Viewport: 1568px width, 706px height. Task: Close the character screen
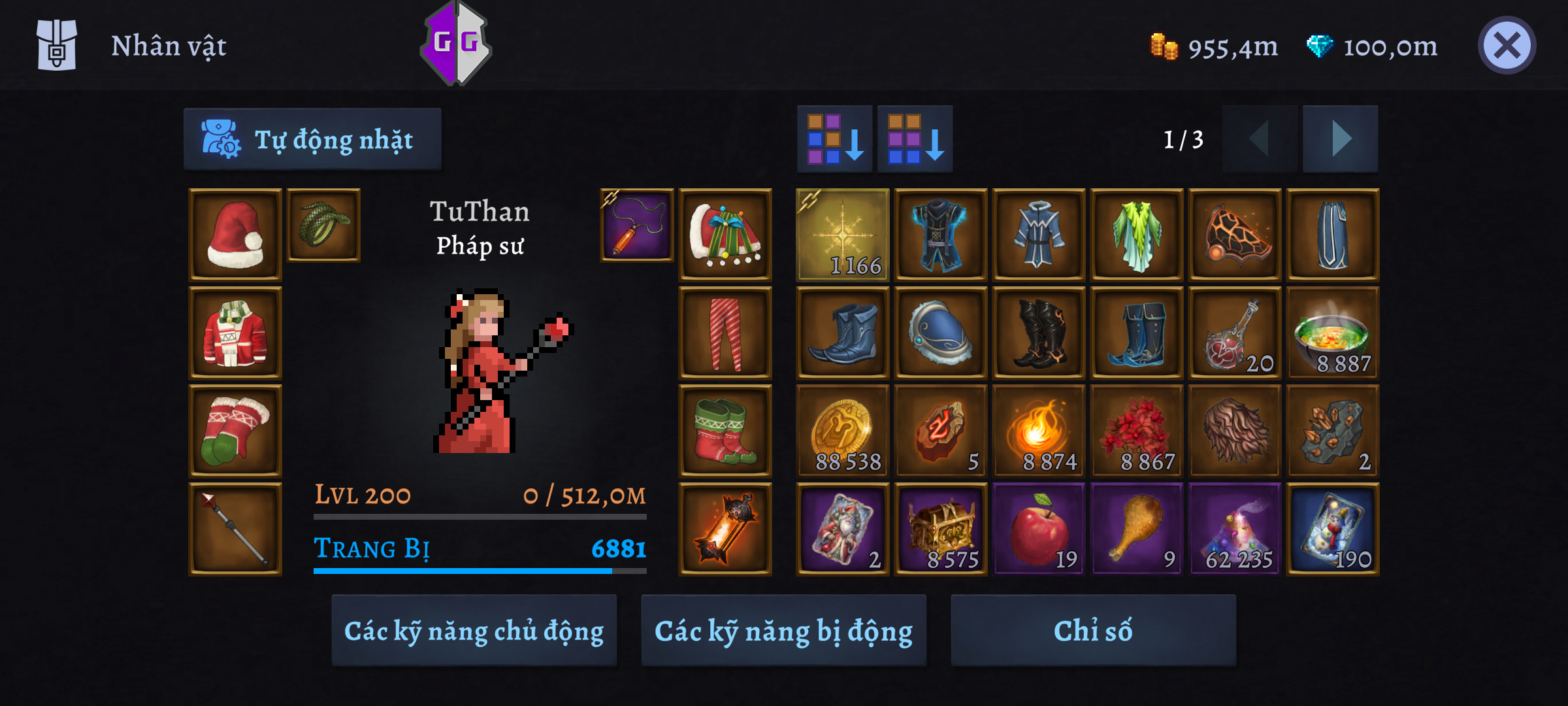coord(1507,46)
